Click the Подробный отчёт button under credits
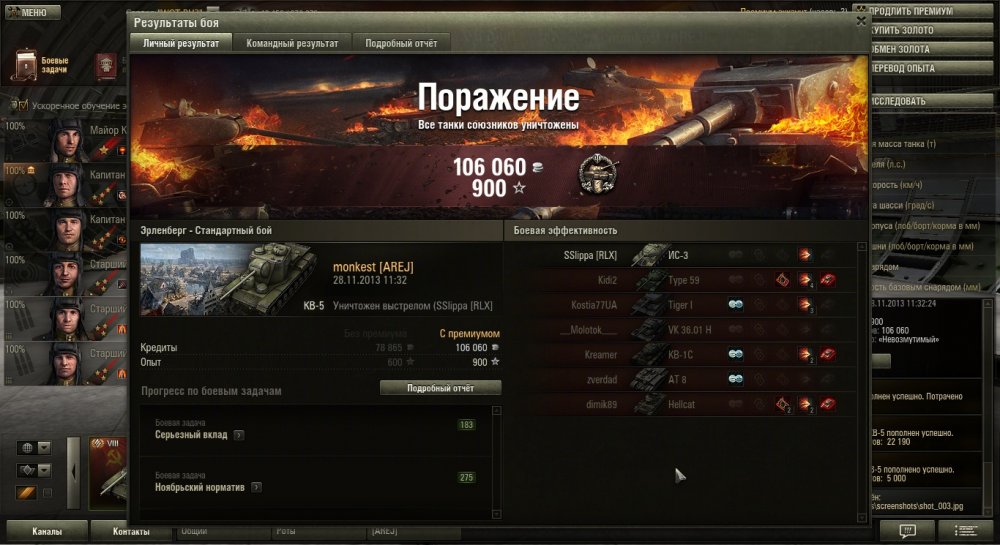Image resolution: width=1000 pixels, height=545 pixels. (440, 388)
